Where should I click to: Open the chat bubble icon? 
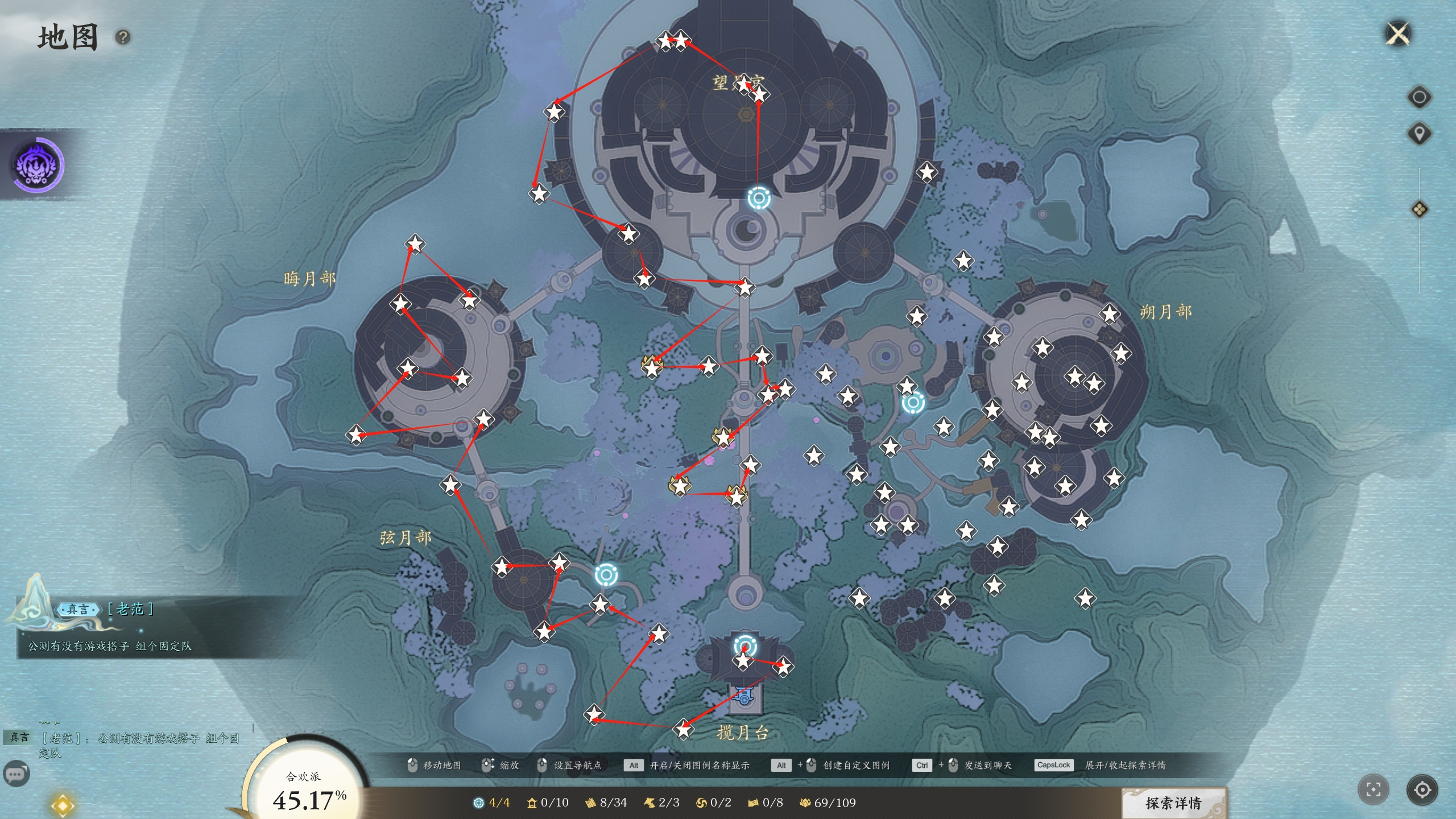16,774
